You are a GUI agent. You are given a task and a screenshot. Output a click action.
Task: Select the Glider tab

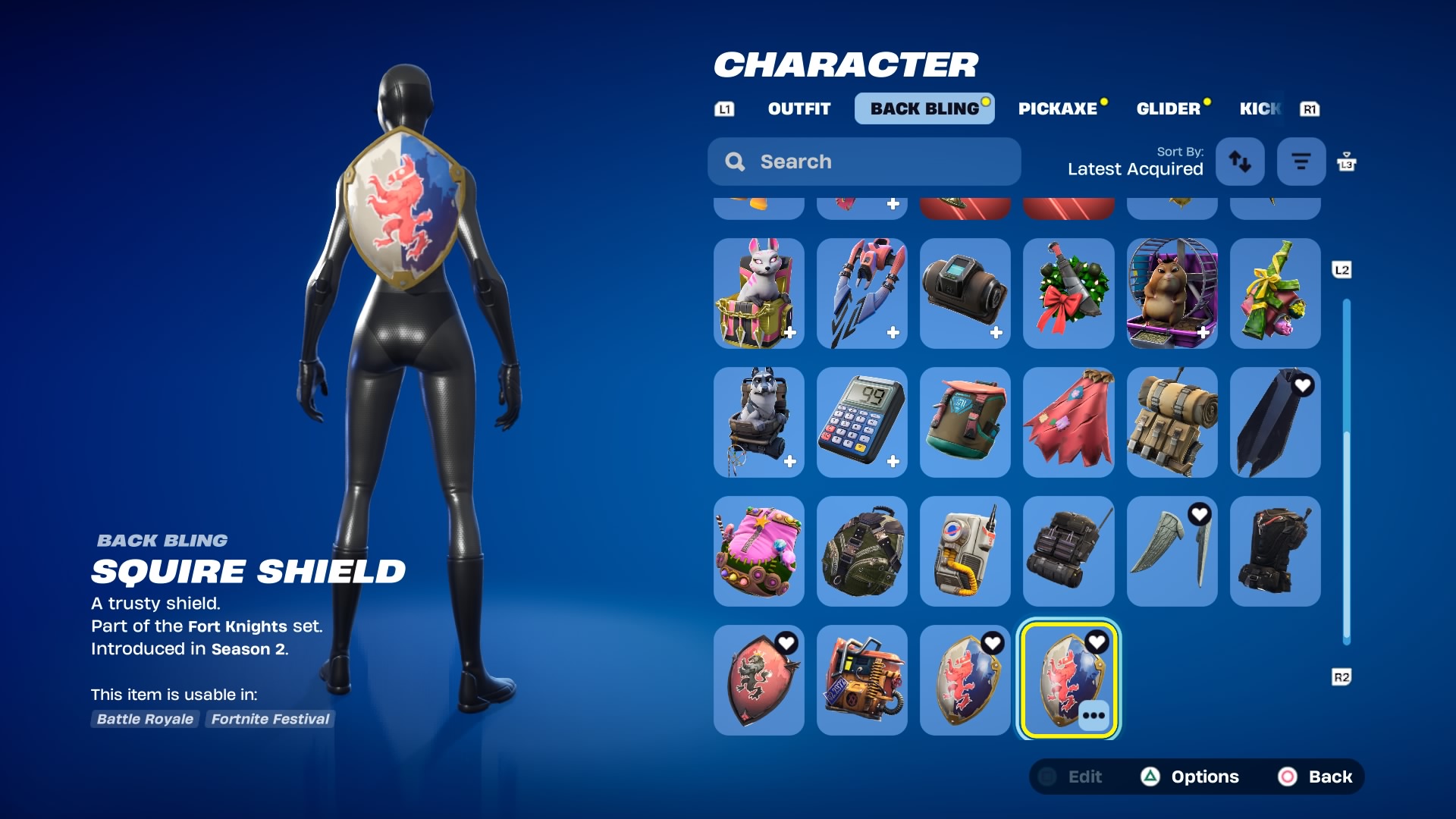click(x=1168, y=108)
